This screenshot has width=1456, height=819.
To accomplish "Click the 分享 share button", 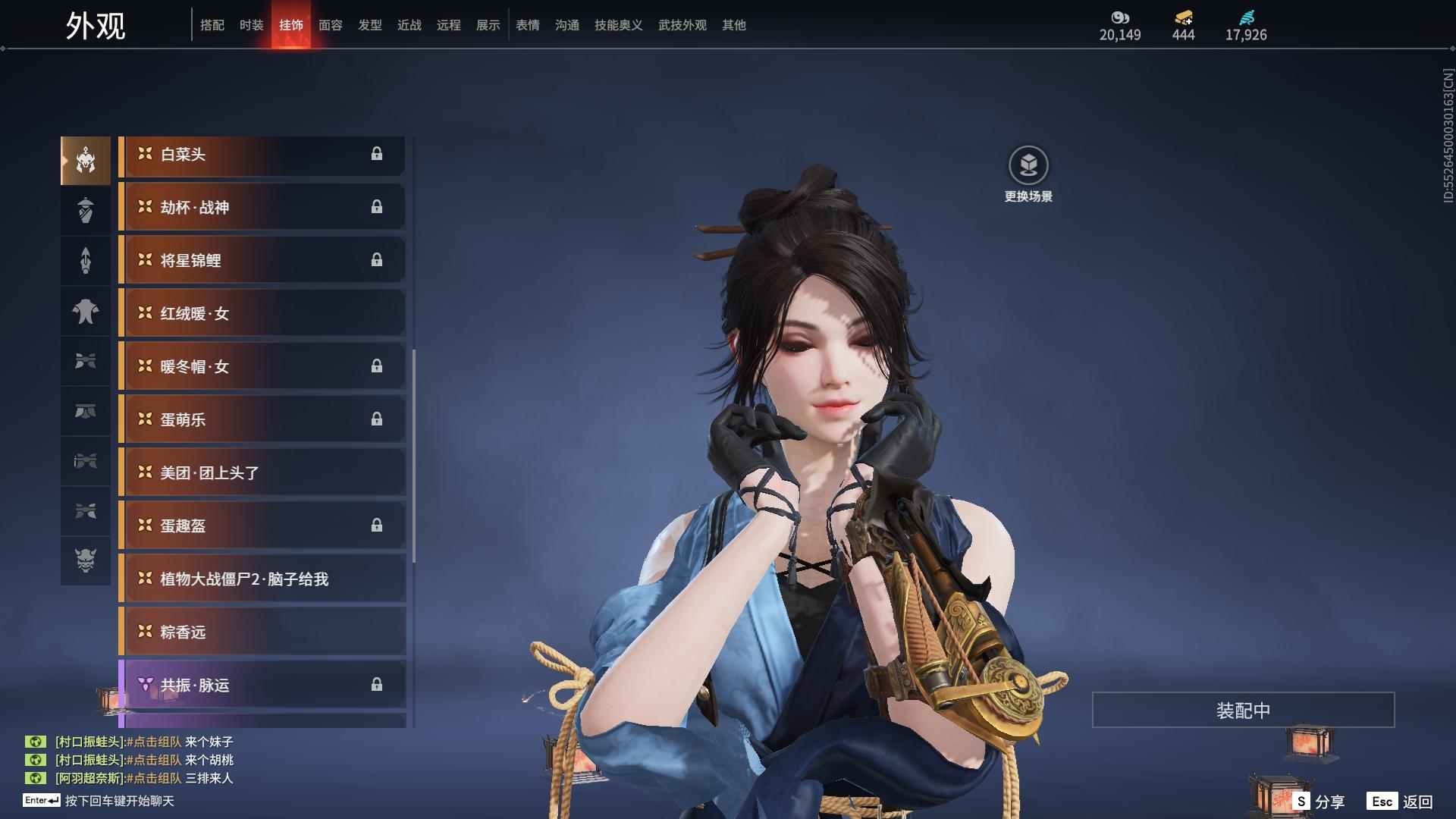I will pos(1319,802).
